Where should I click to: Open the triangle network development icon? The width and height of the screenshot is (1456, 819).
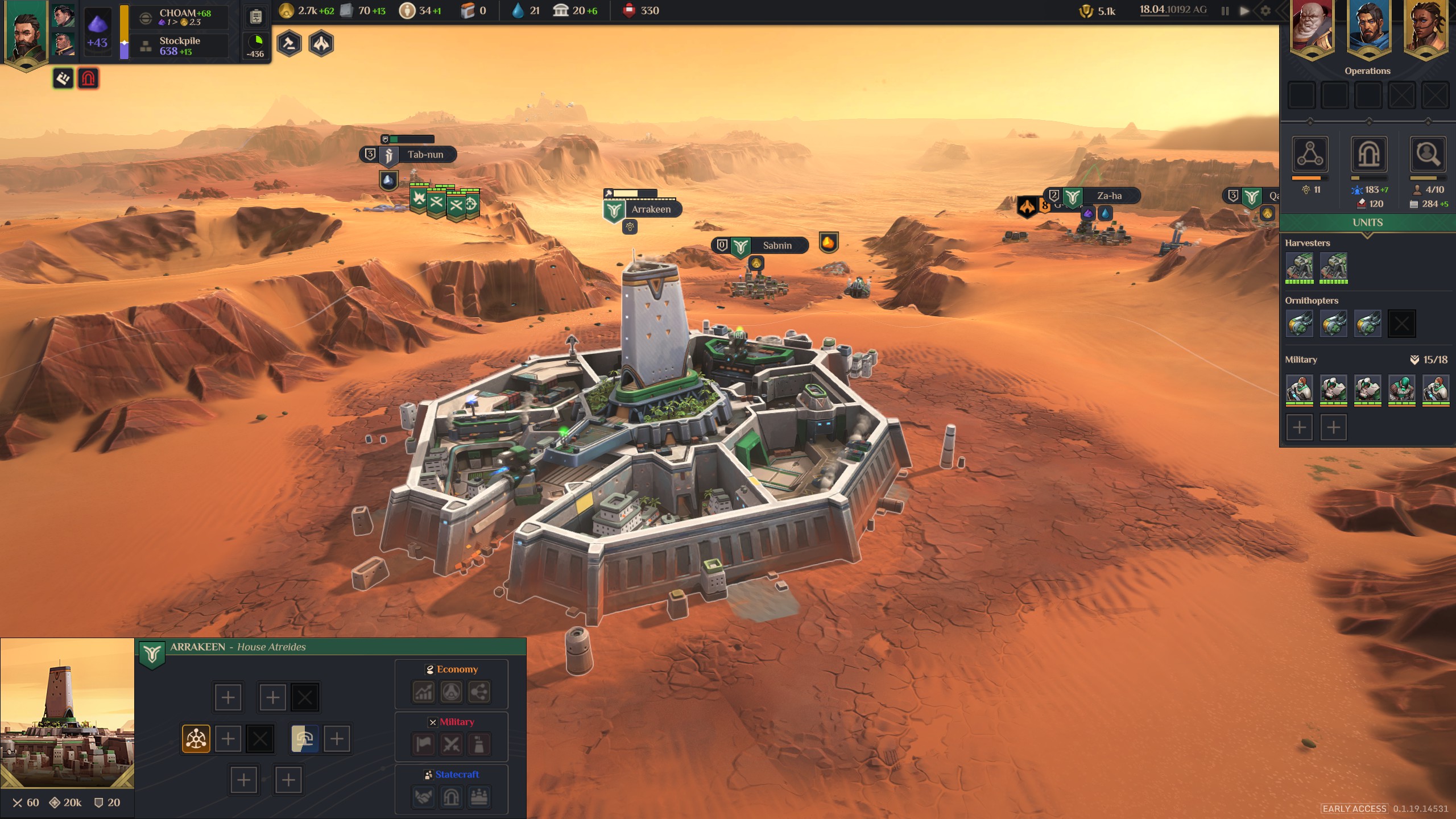1310,154
